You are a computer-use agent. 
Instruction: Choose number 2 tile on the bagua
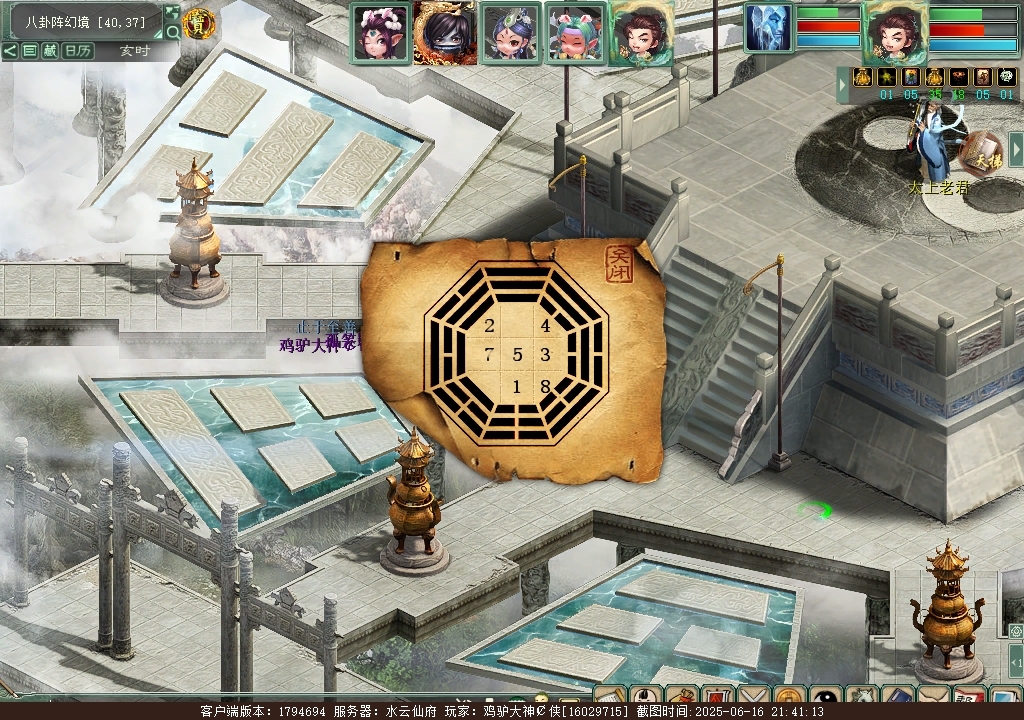pos(489,326)
